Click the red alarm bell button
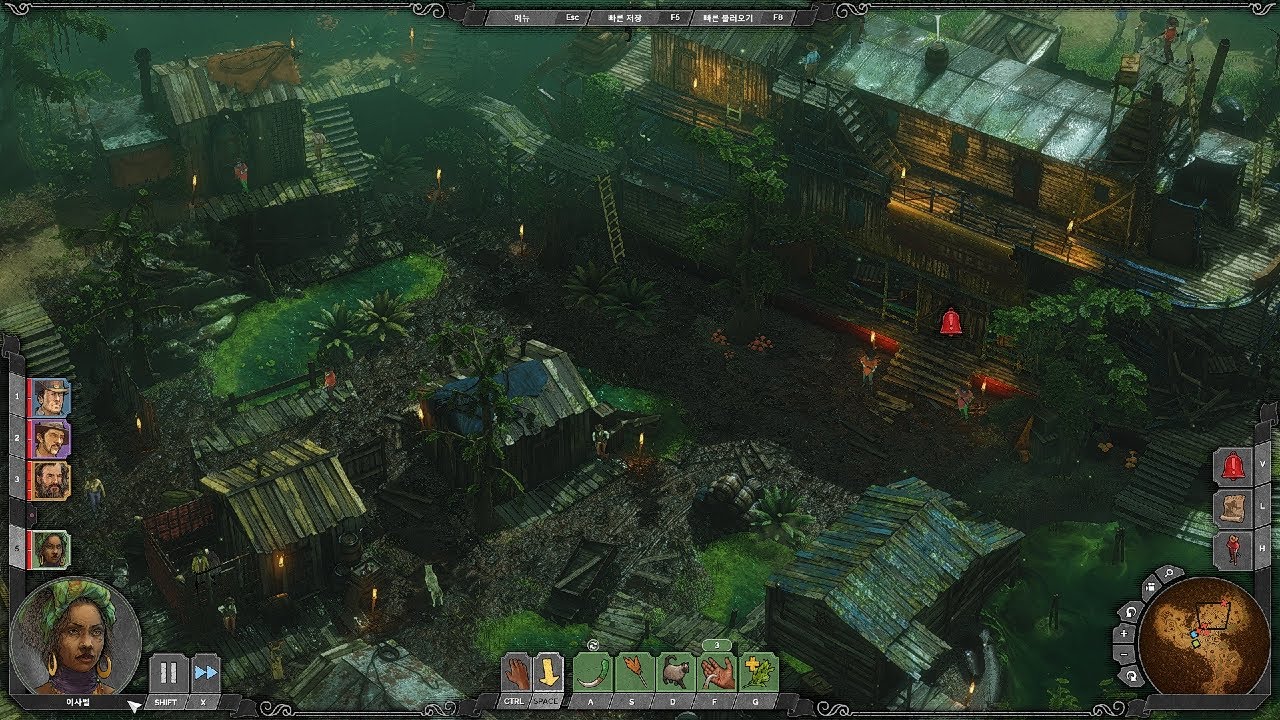Screen dimensions: 1280x720 (x=1233, y=466)
